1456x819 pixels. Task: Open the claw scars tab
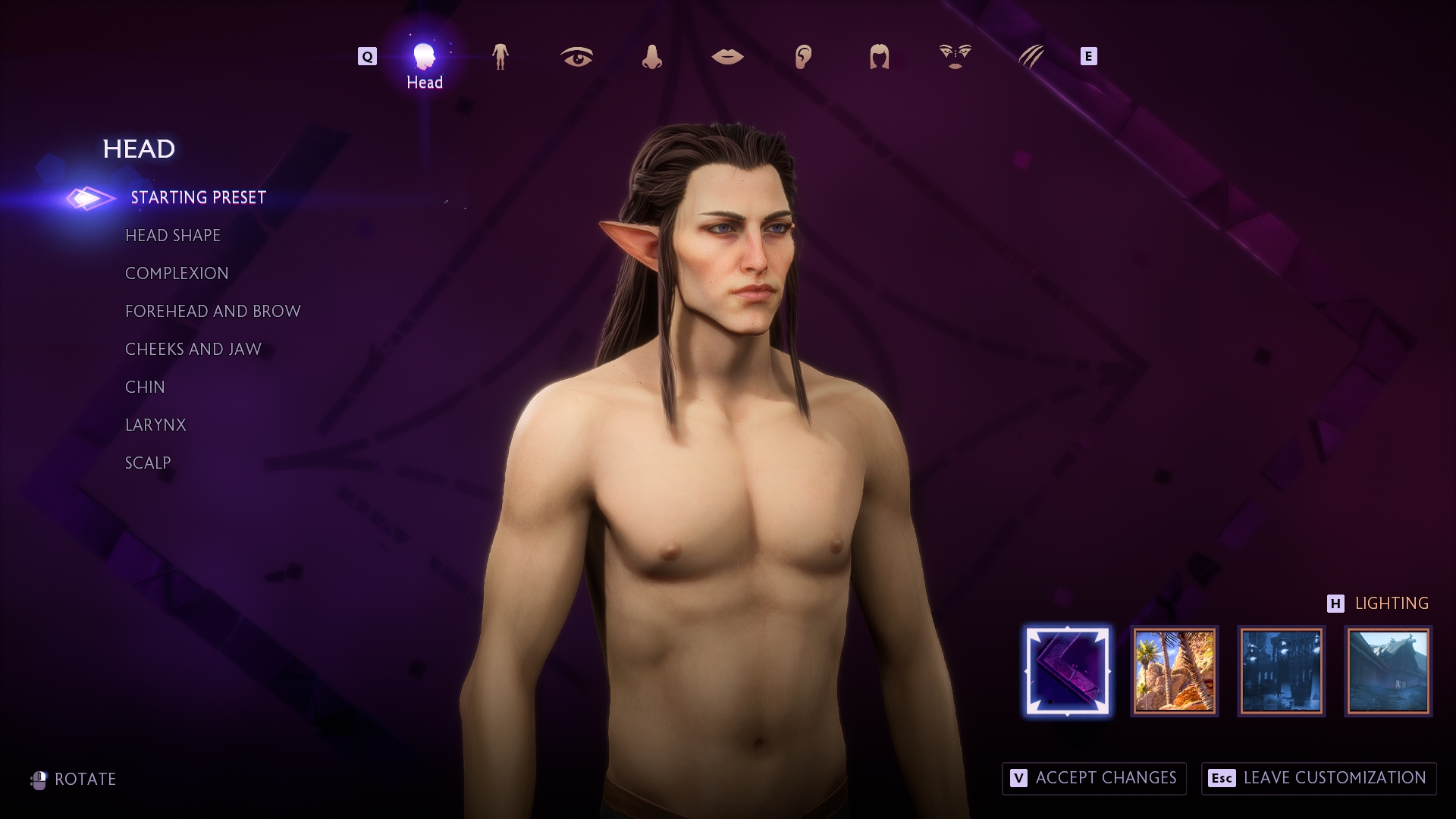[x=1031, y=57]
